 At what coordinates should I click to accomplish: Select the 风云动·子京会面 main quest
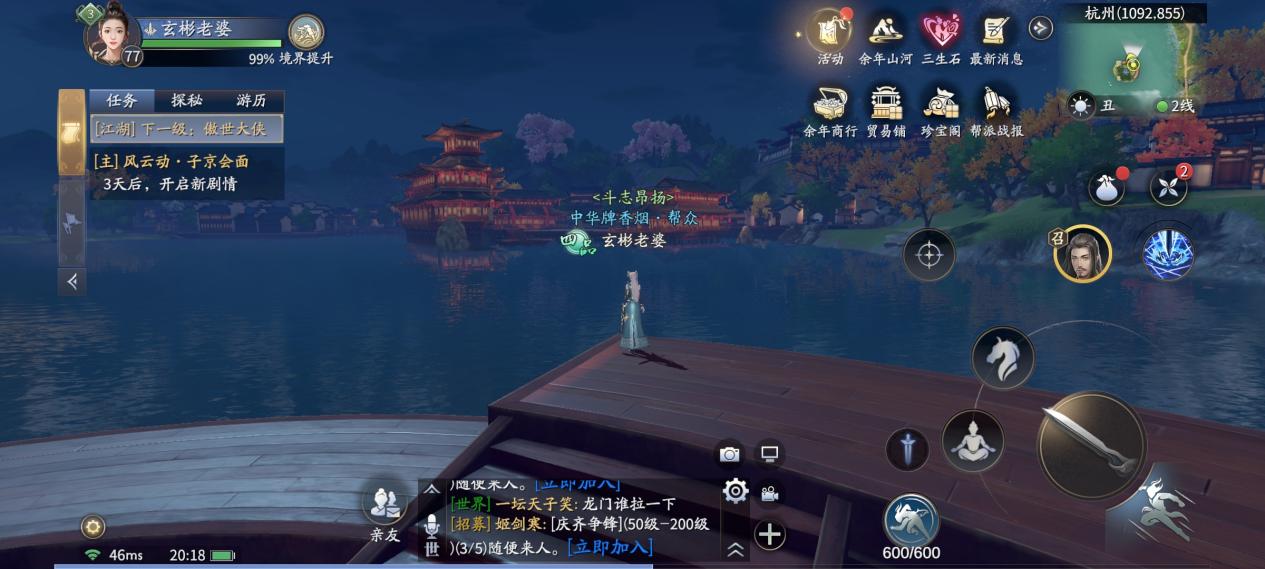(171, 162)
